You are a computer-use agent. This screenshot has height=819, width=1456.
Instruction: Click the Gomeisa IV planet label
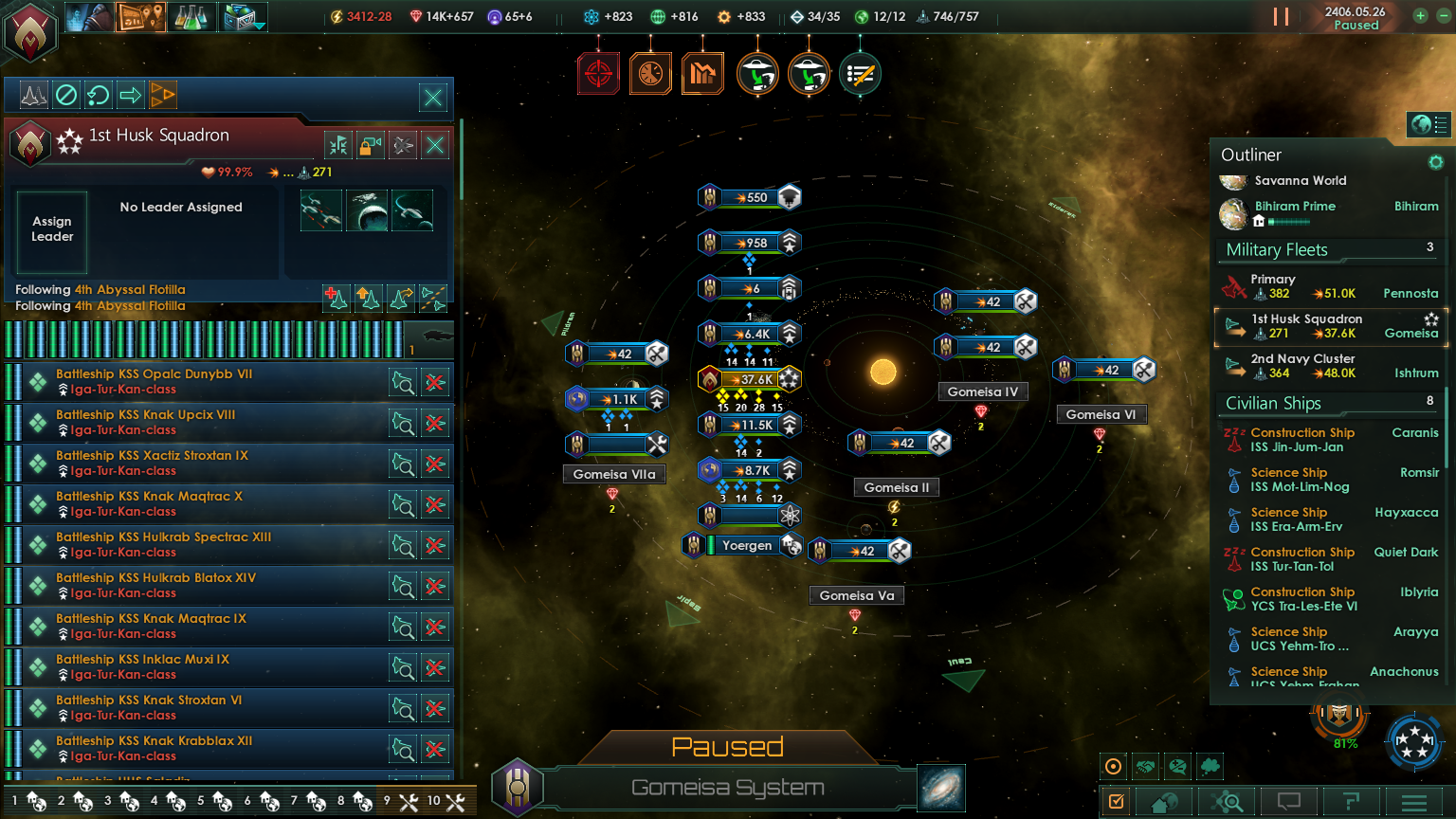click(982, 391)
